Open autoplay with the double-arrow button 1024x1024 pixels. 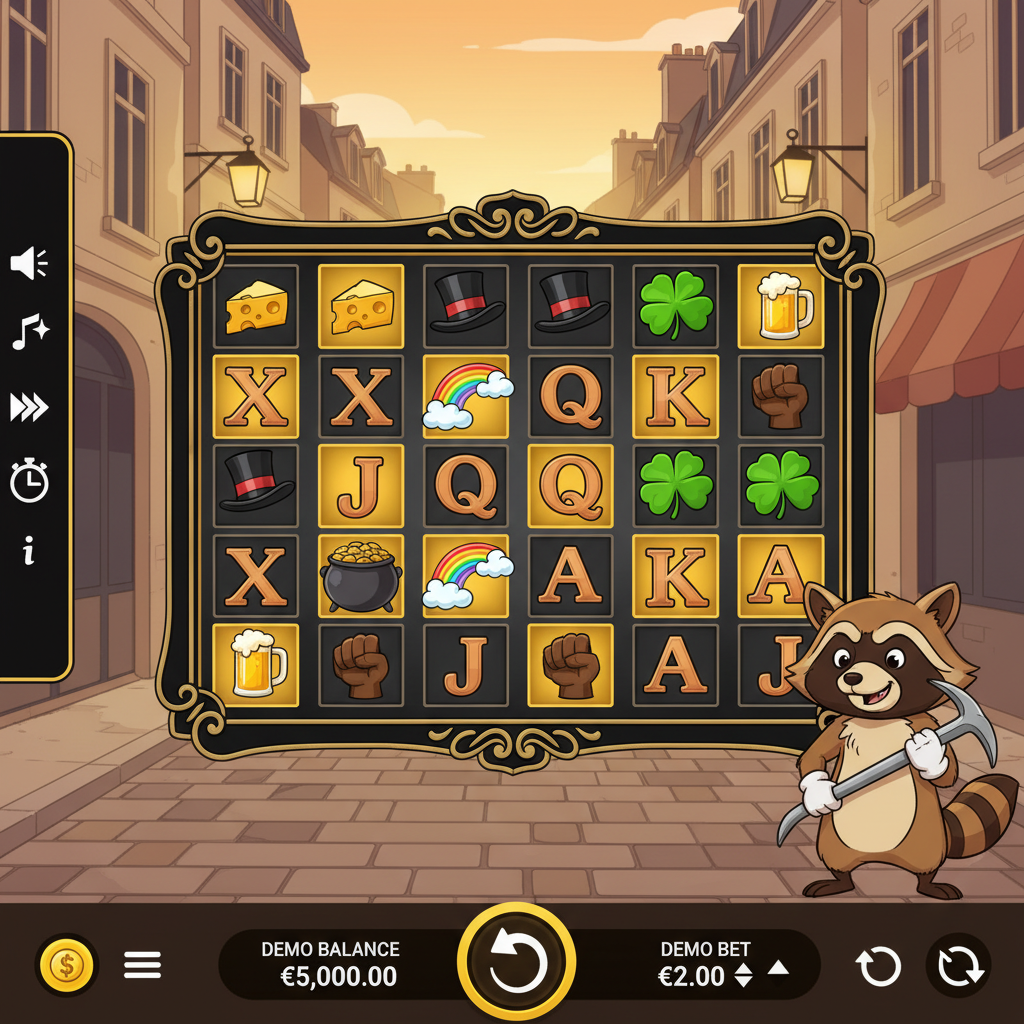(958, 967)
